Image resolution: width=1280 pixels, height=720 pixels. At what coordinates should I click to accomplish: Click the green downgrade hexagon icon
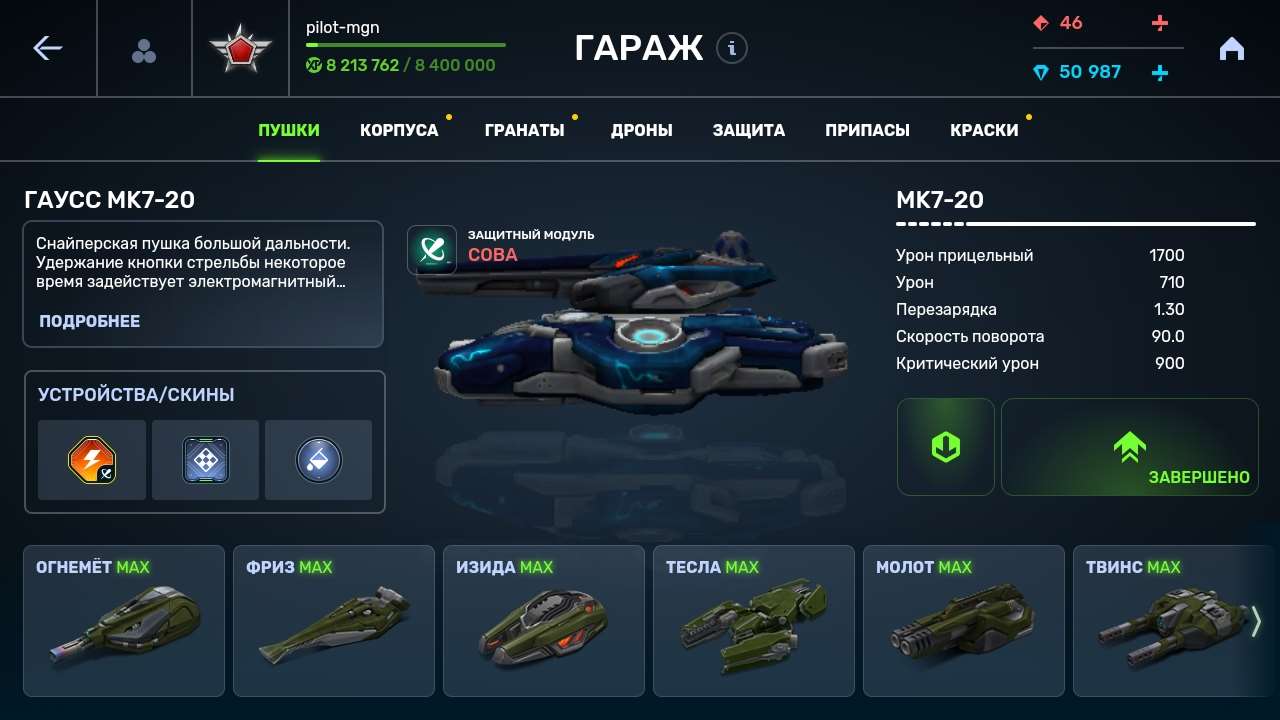coord(945,446)
